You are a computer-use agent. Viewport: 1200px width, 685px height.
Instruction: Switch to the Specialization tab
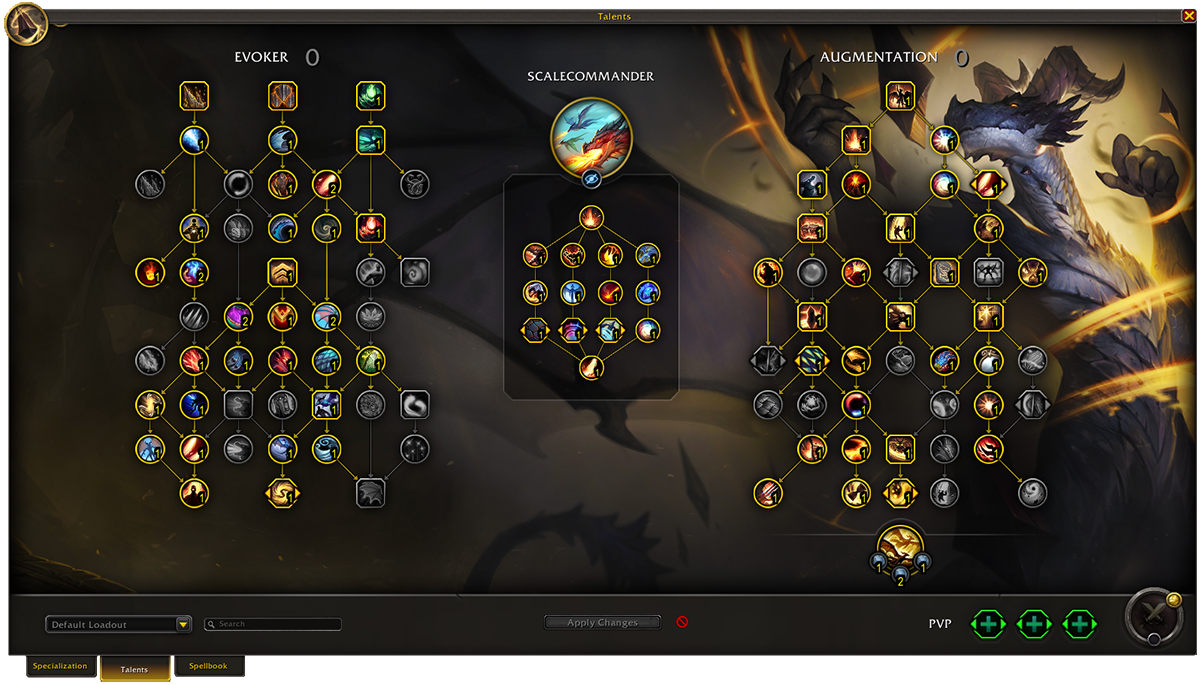(x=60, y=666)
